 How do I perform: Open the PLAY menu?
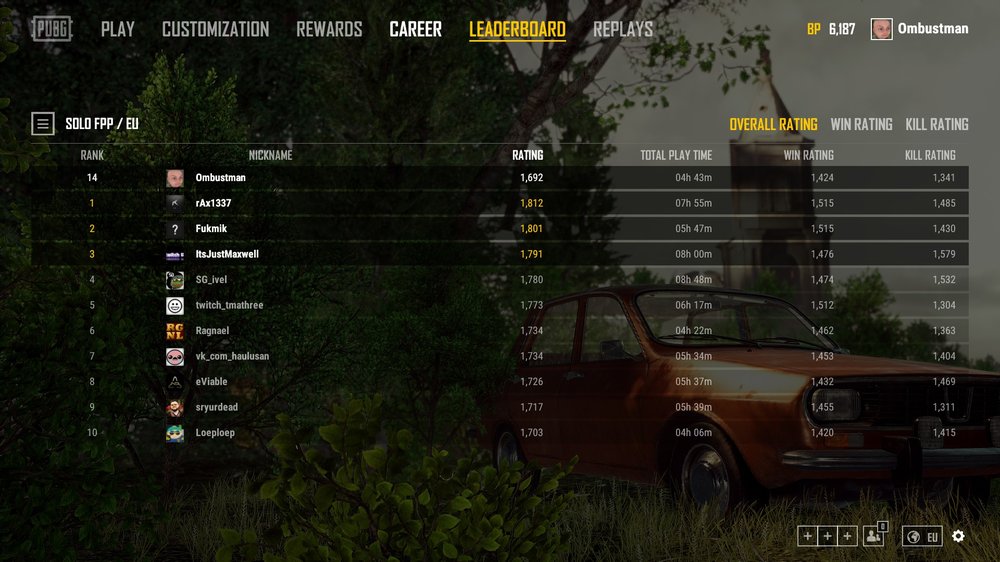[118, 29]
